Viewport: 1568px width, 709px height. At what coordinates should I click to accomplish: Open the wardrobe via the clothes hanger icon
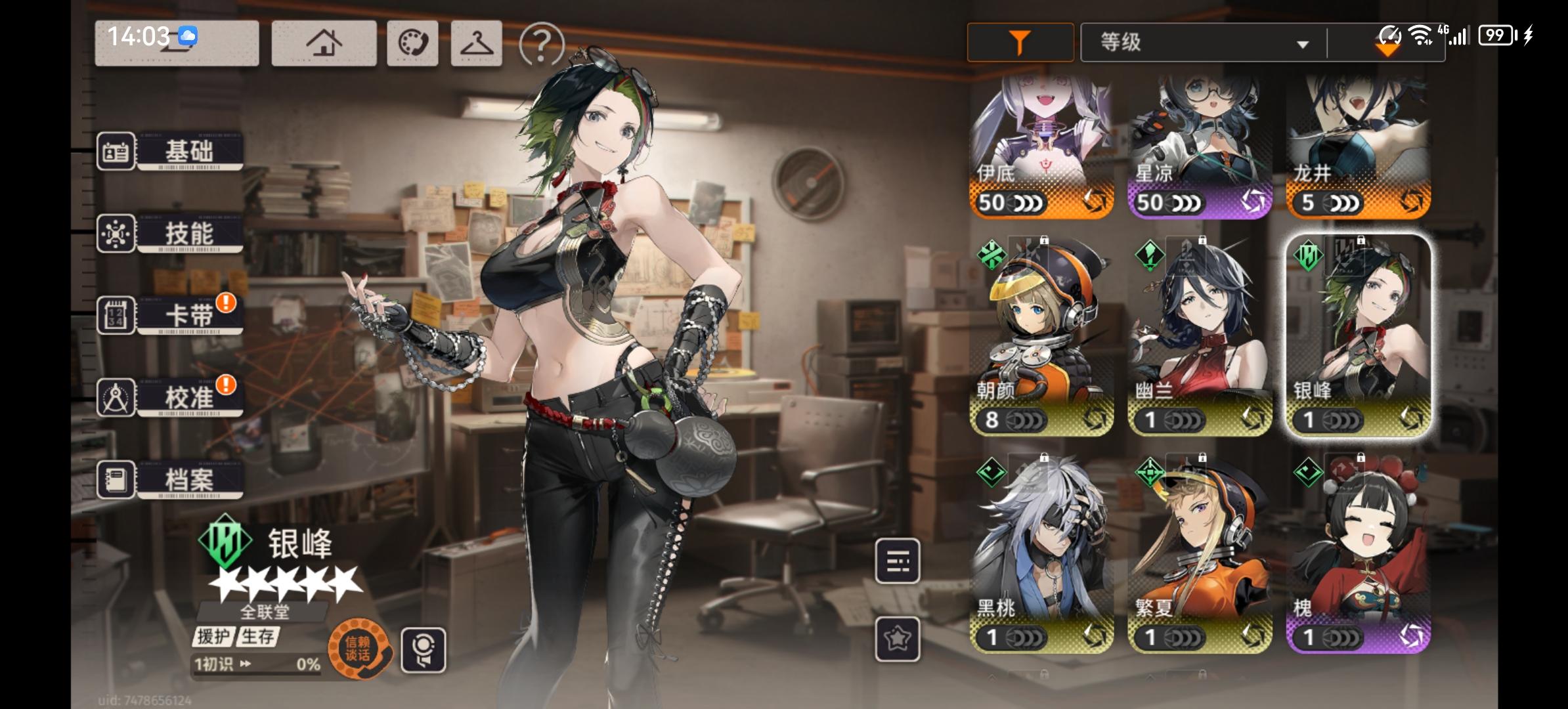click(x=478, y=43)
